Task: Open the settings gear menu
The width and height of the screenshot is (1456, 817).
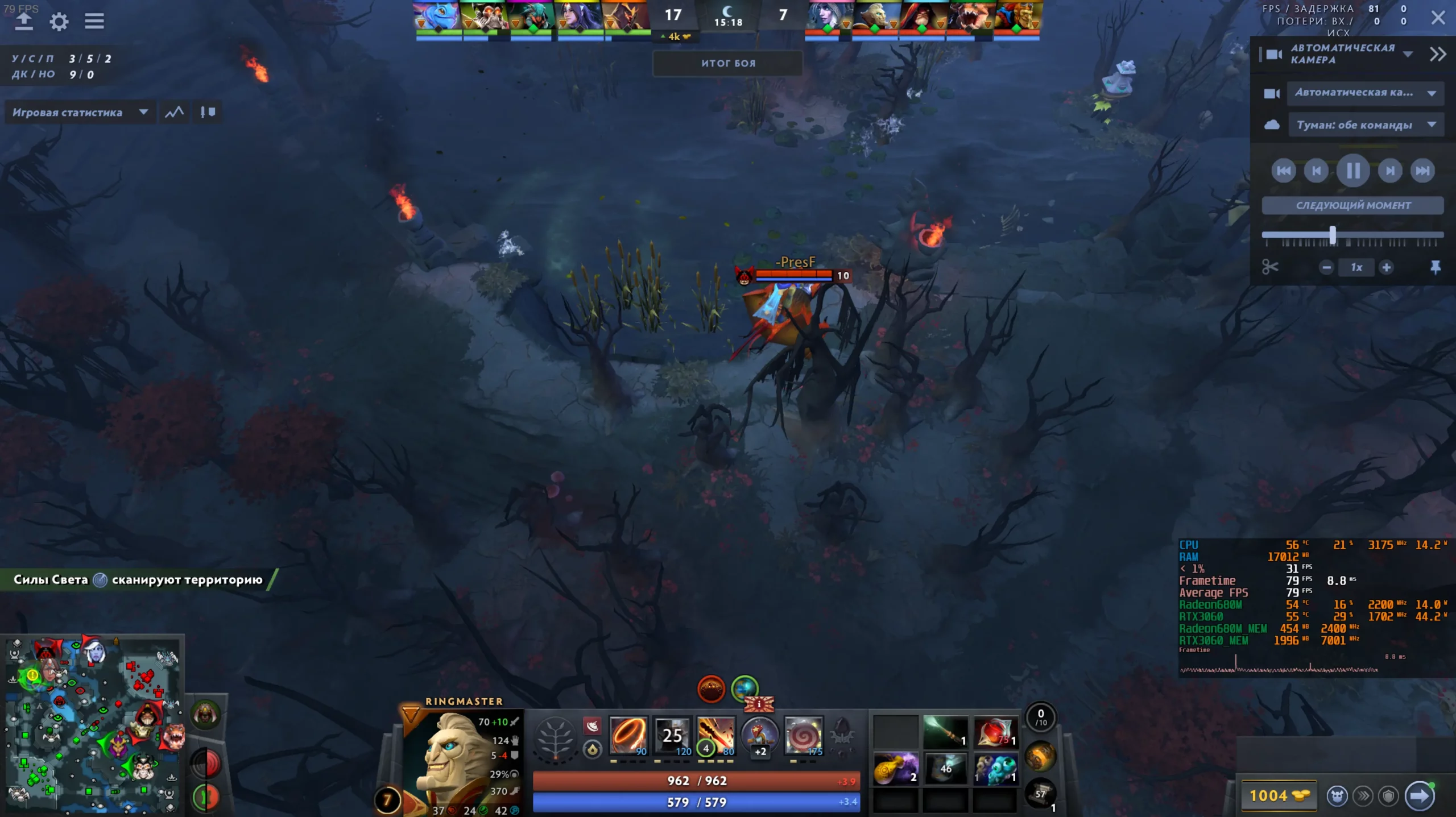Action: coord(59,22)
